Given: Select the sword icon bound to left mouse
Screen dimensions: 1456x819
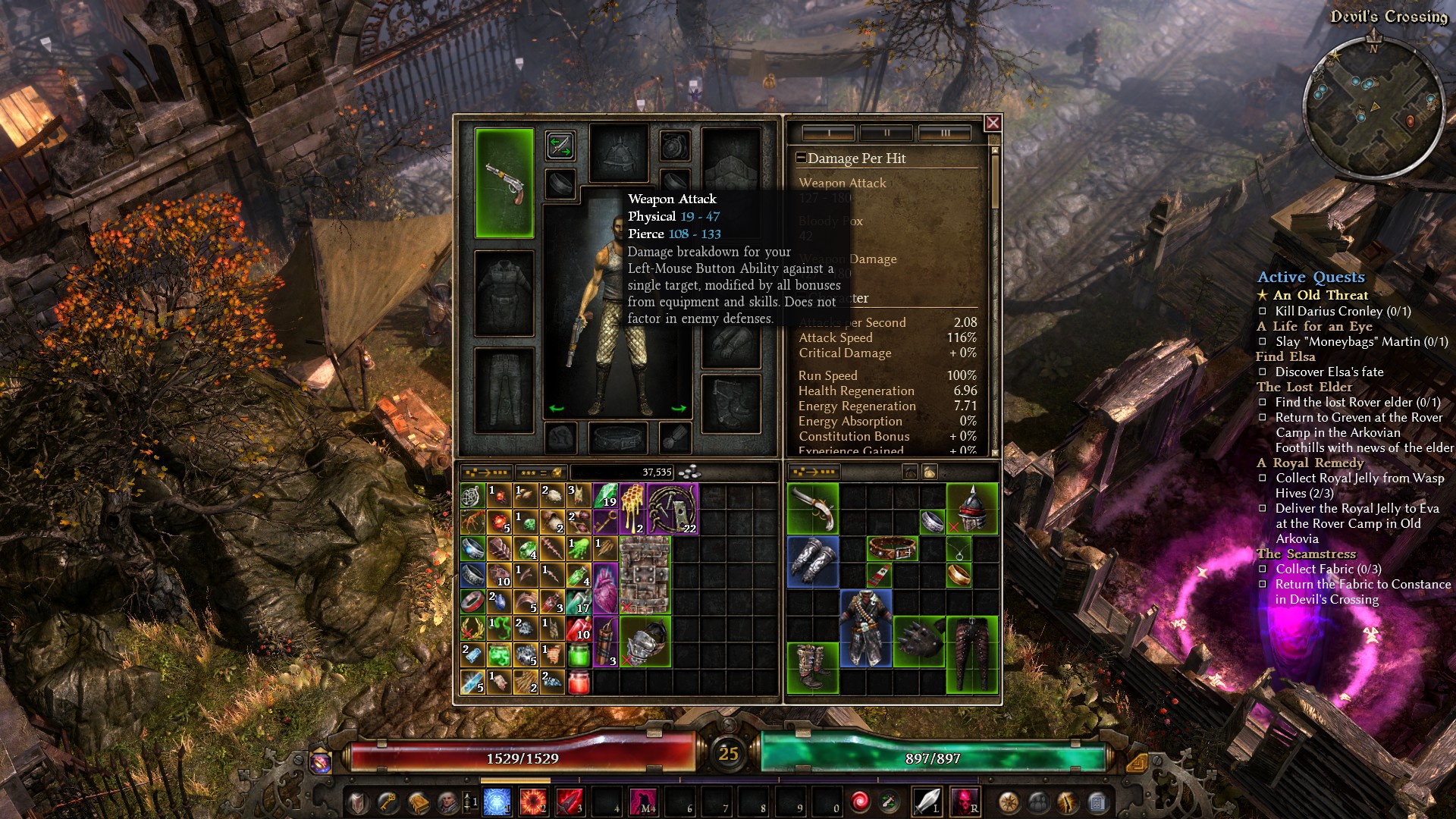Looking at the screenshot, I should pyautogui.click(x=926, y=802).
